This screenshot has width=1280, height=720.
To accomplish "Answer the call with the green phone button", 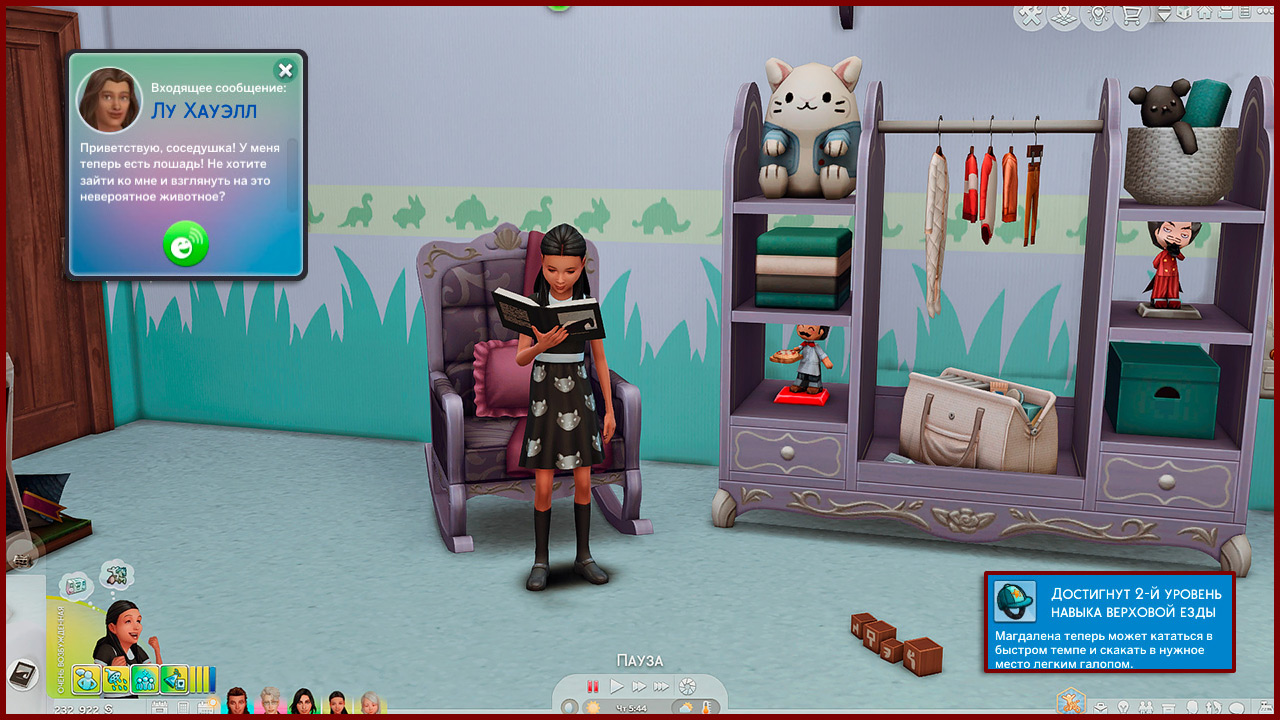I will click(186, 245).
